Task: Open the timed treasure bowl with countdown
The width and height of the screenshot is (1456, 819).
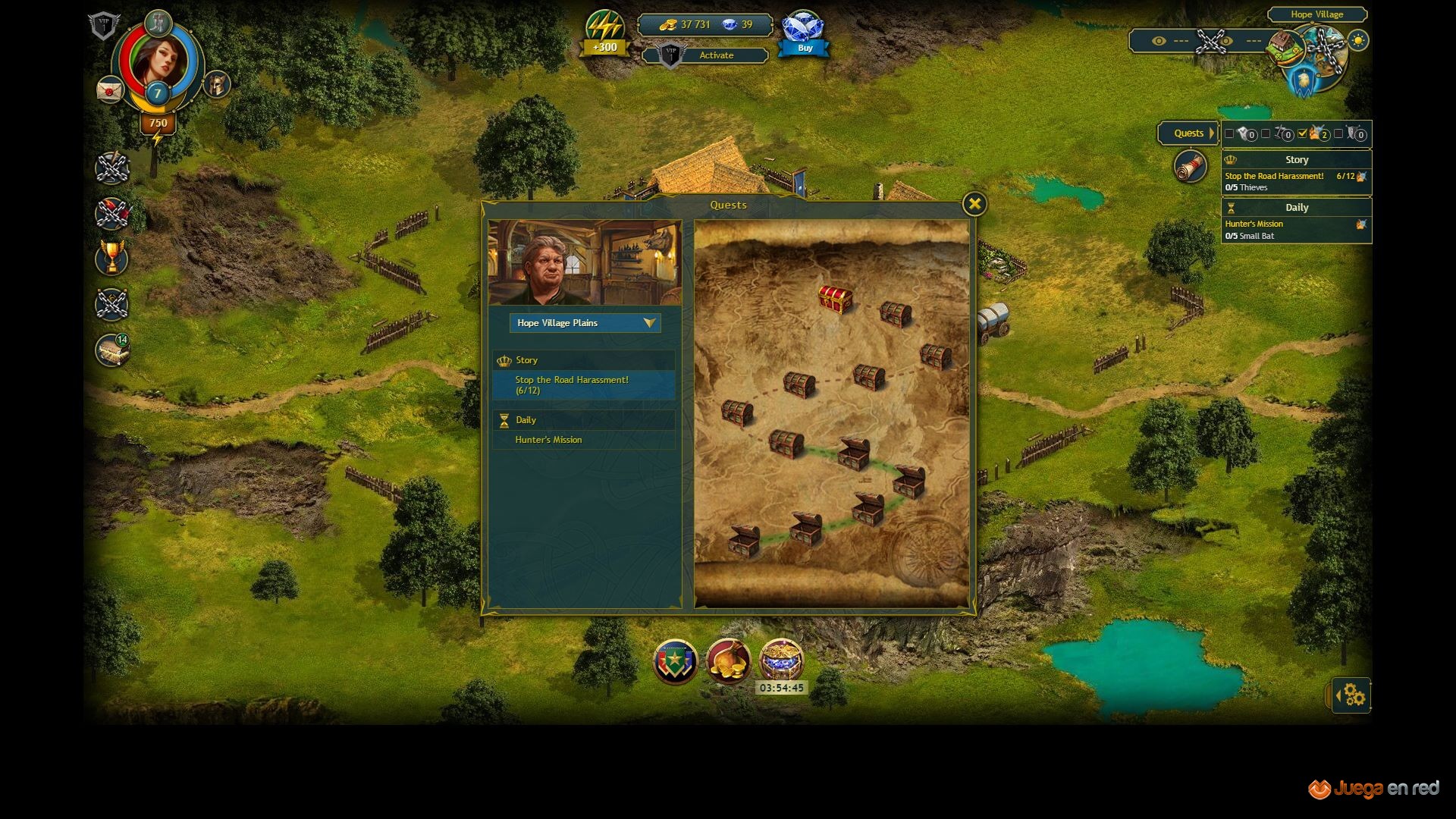Action: click(781, 660)
